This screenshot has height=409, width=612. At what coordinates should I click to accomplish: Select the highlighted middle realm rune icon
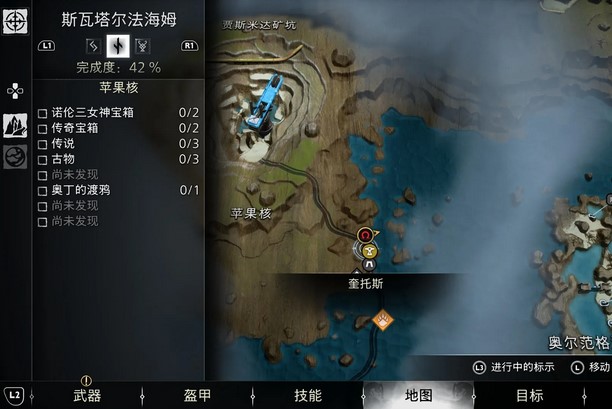click(118, 45)
